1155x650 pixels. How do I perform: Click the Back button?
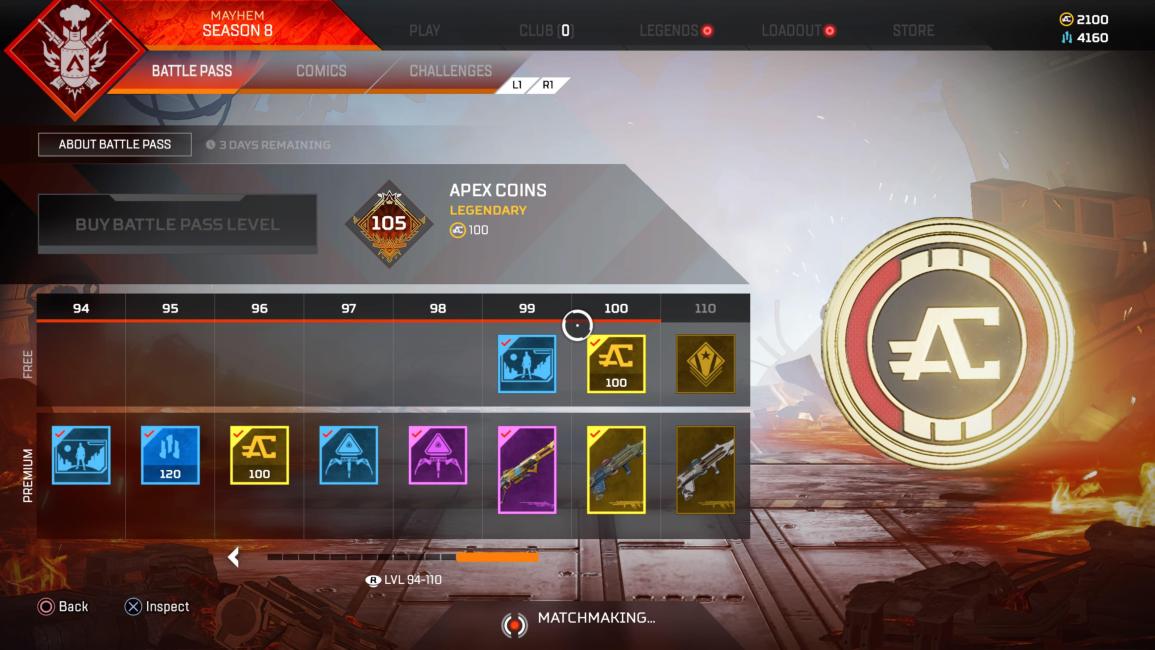point(63,606)
